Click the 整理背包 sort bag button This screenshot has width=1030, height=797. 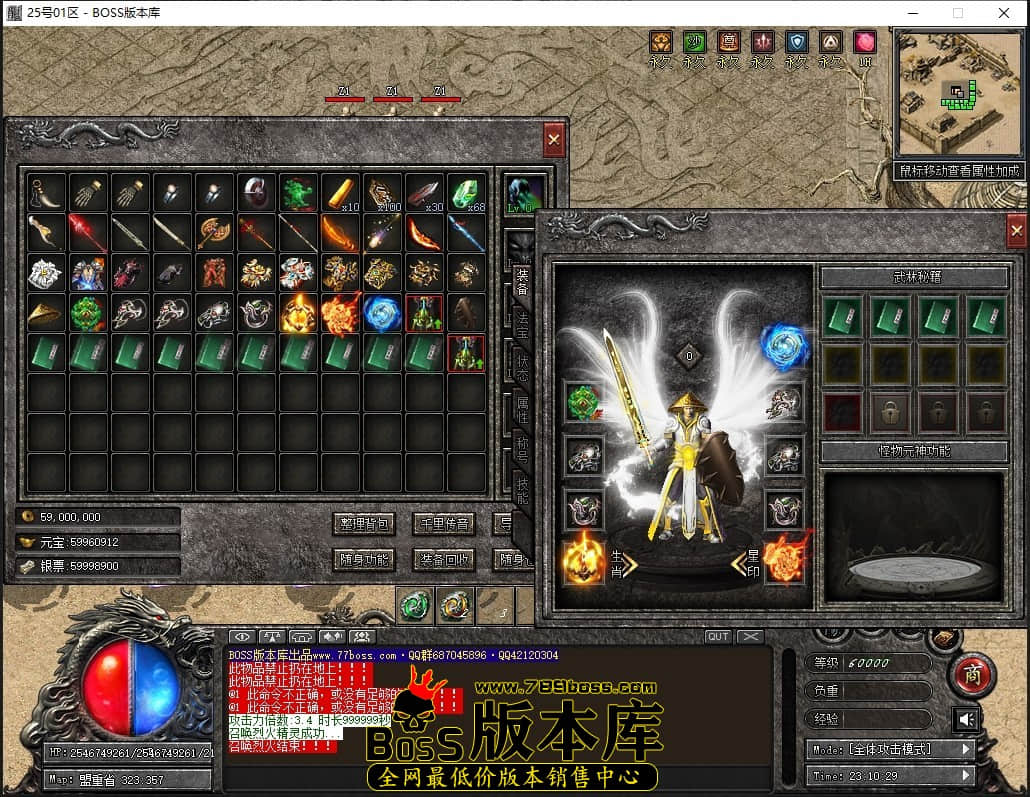(363, 524)
